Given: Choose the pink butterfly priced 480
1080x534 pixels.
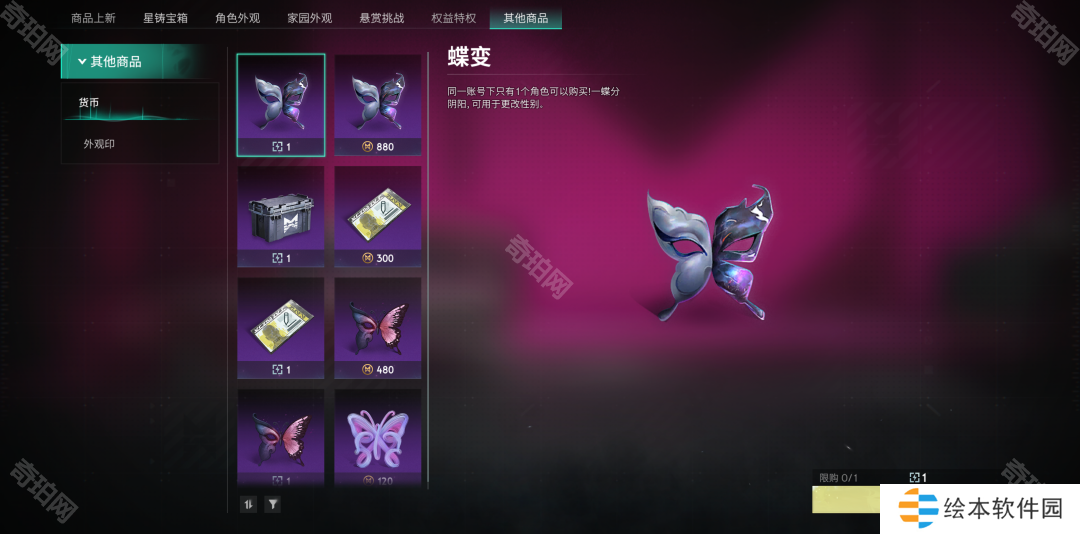Looking at the screenshot, I should [x=378, y=328].
